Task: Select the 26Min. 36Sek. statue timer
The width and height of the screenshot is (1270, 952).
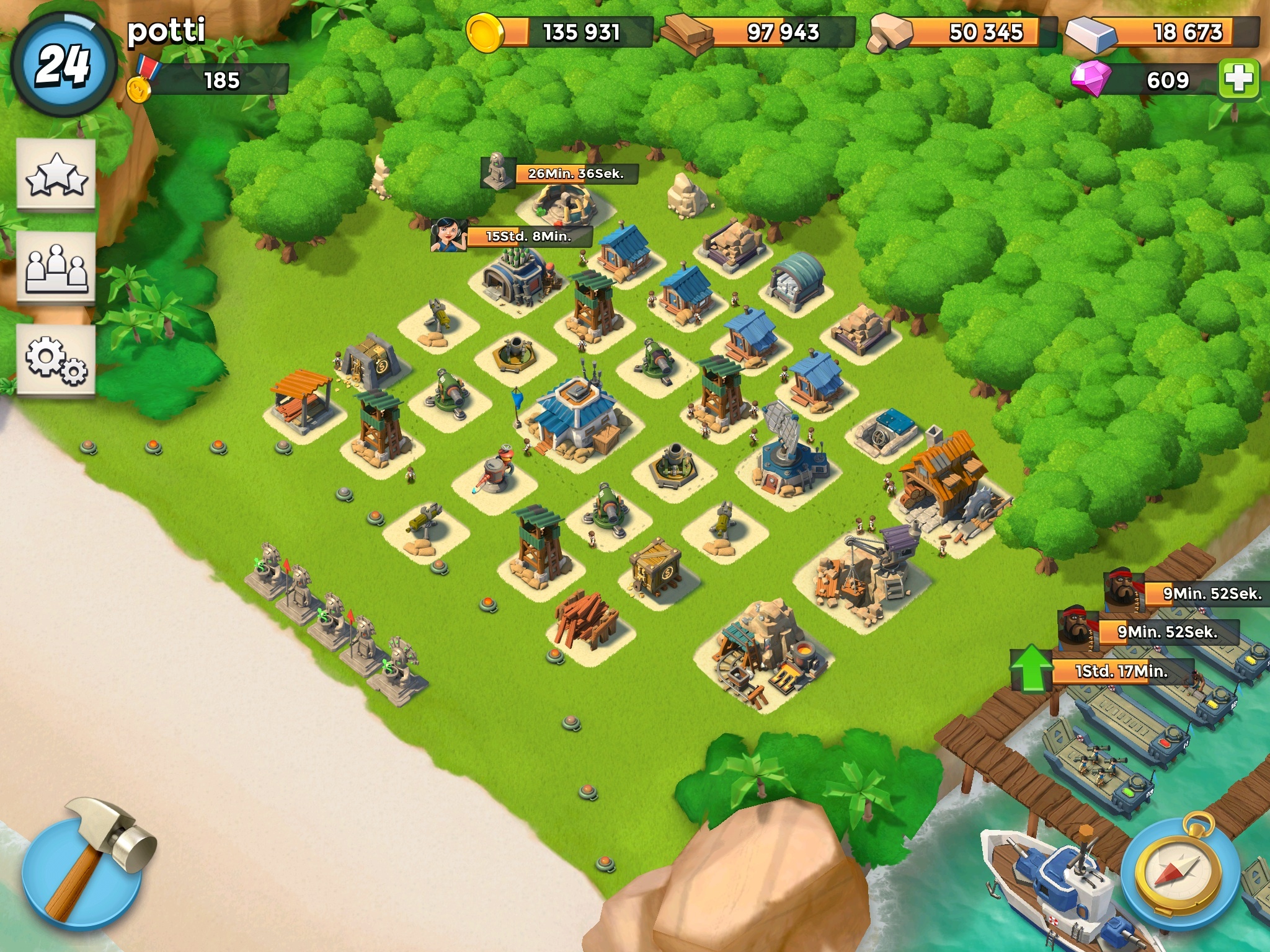Action: pos(574,174)
